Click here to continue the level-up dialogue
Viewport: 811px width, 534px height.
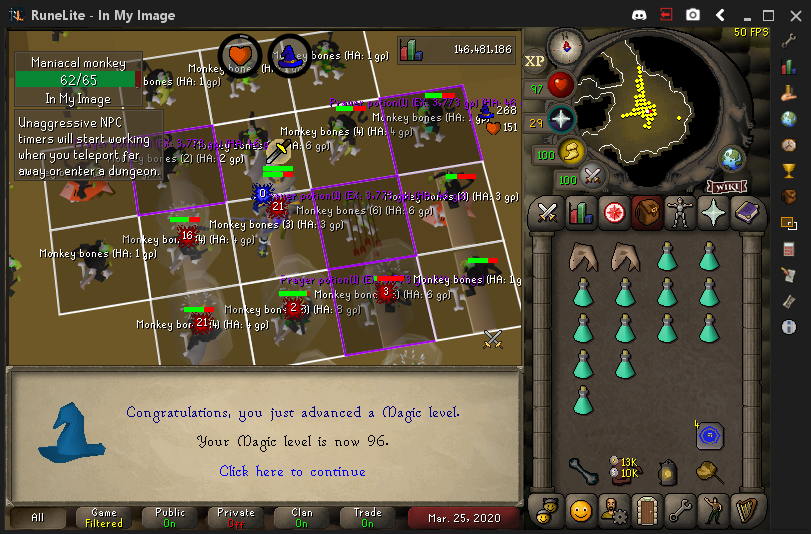click(x=292, y=471)
